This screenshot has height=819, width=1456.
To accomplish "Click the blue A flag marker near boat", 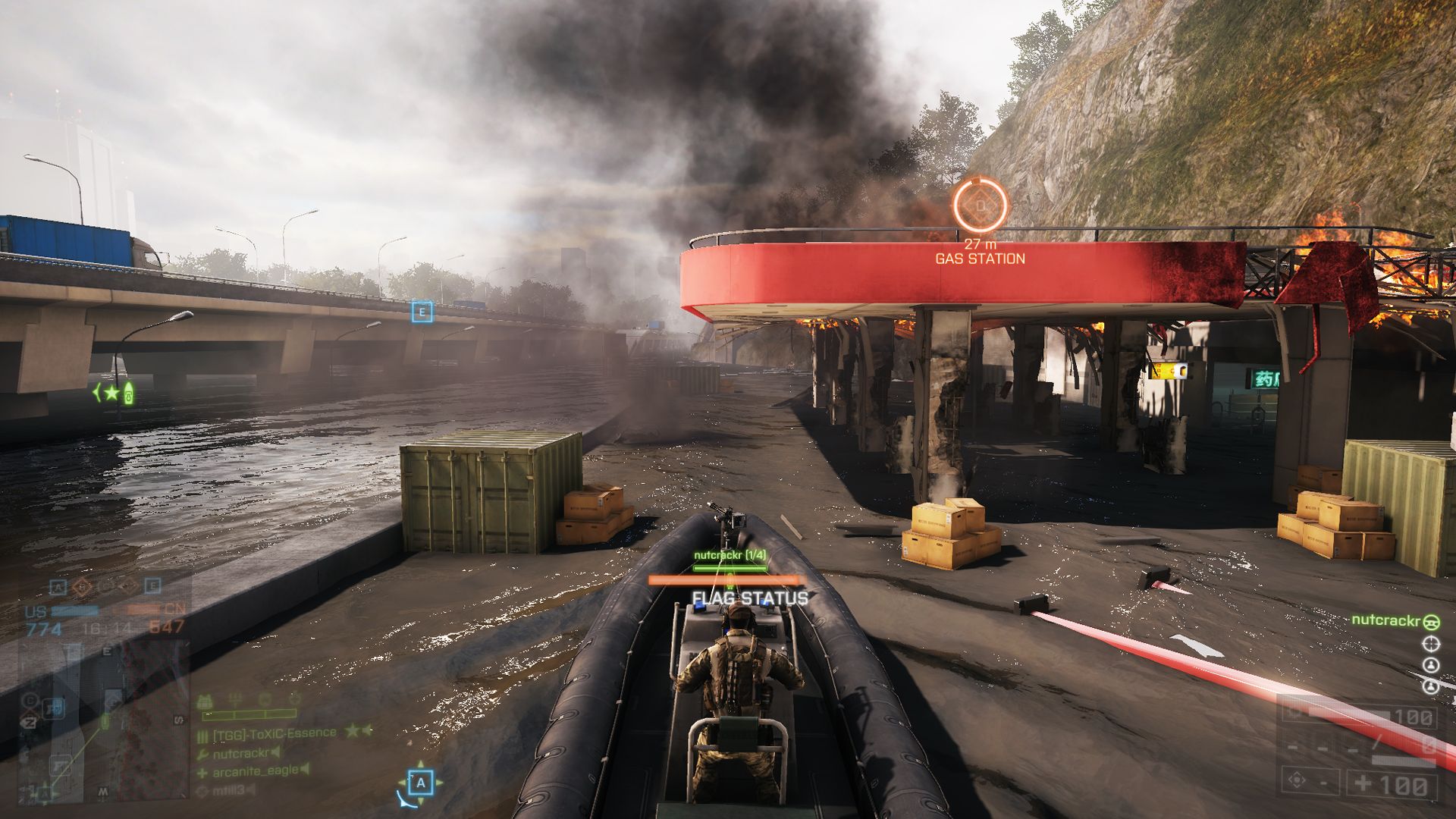I will point(421,782).
